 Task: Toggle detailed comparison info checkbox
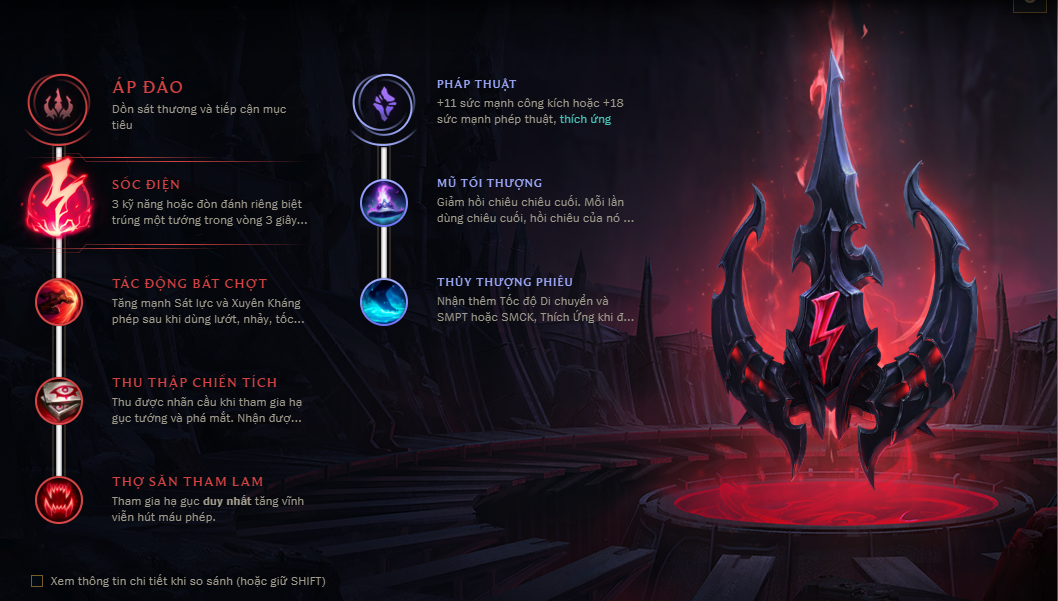pyautogui.click(x=37, y=581)
